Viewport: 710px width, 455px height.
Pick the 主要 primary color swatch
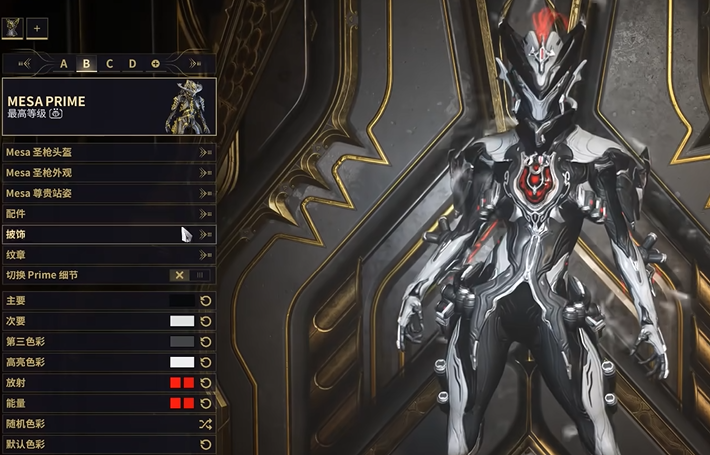tap(182, 300)
